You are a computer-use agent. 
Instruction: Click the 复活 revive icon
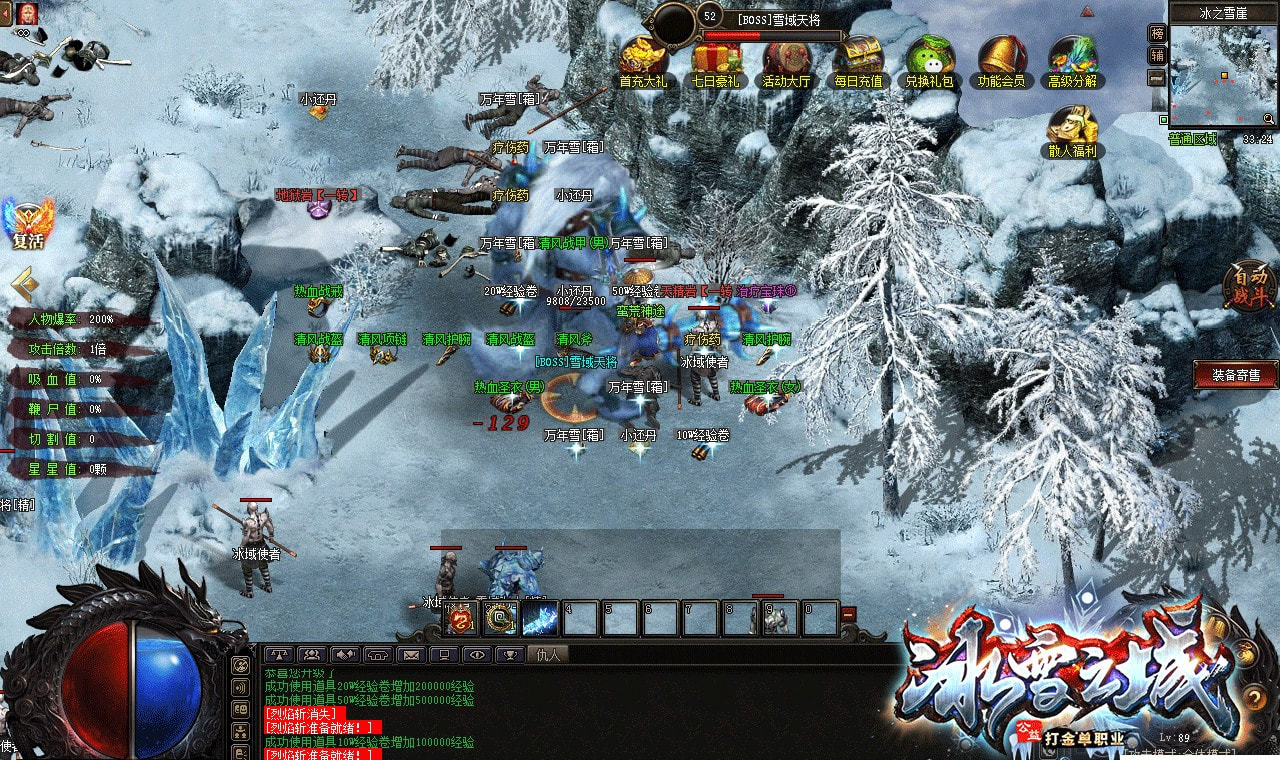point(27,222)
